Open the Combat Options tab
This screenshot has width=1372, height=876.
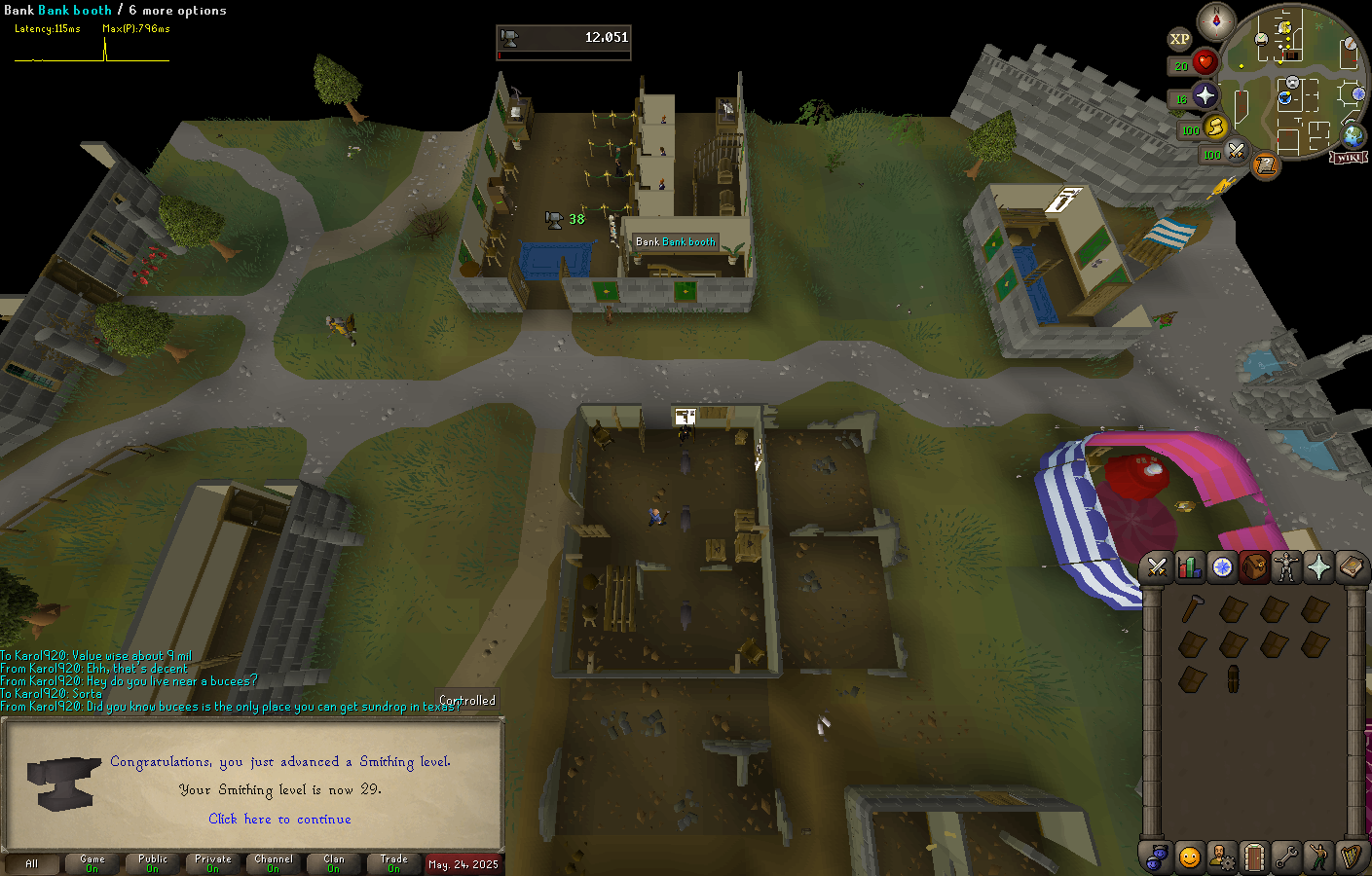[1157, 566]
